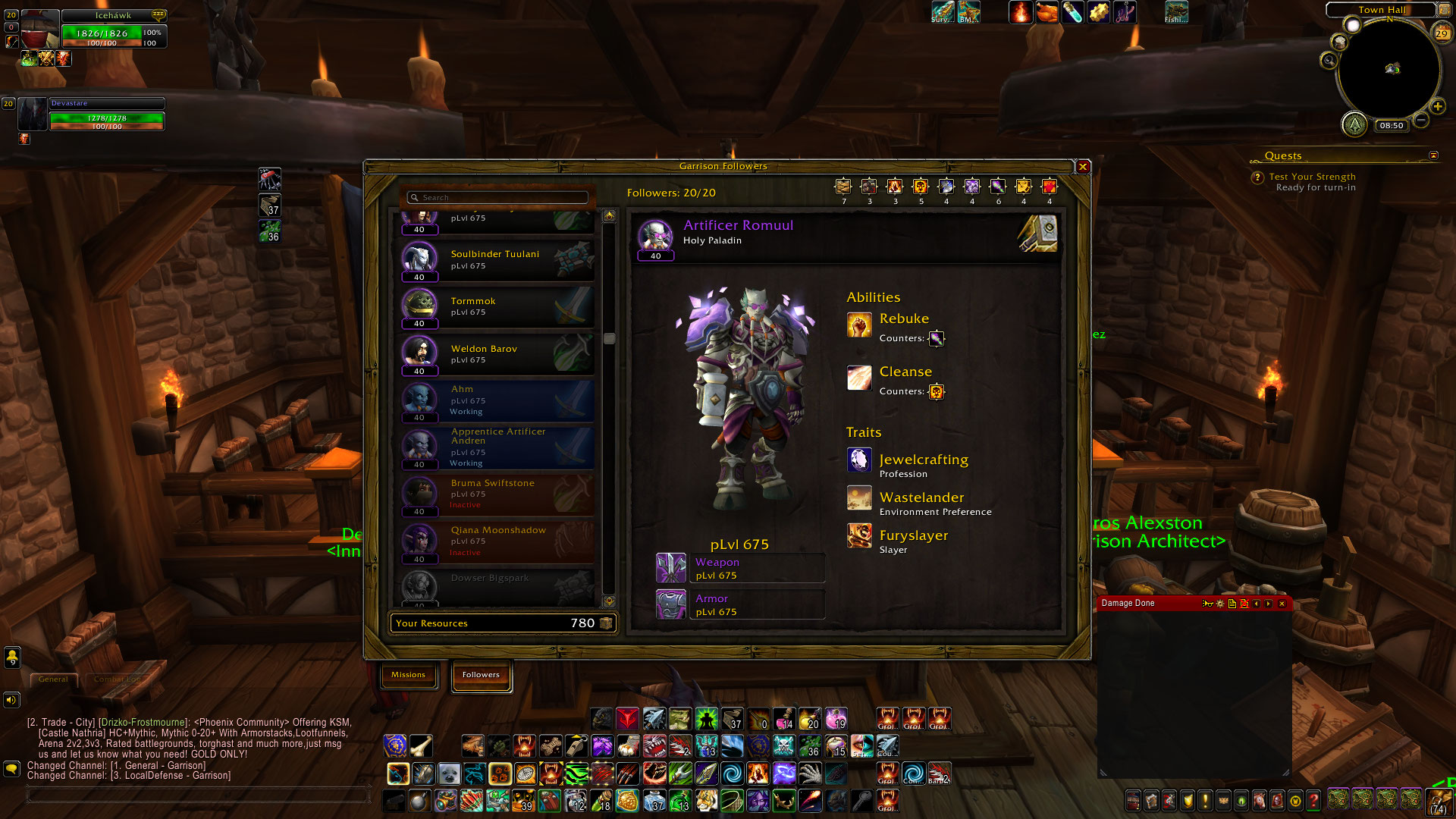The width and height of the screenshot is (1456, 819).
Task: Click the follower search box
Action: coord(498,198)
